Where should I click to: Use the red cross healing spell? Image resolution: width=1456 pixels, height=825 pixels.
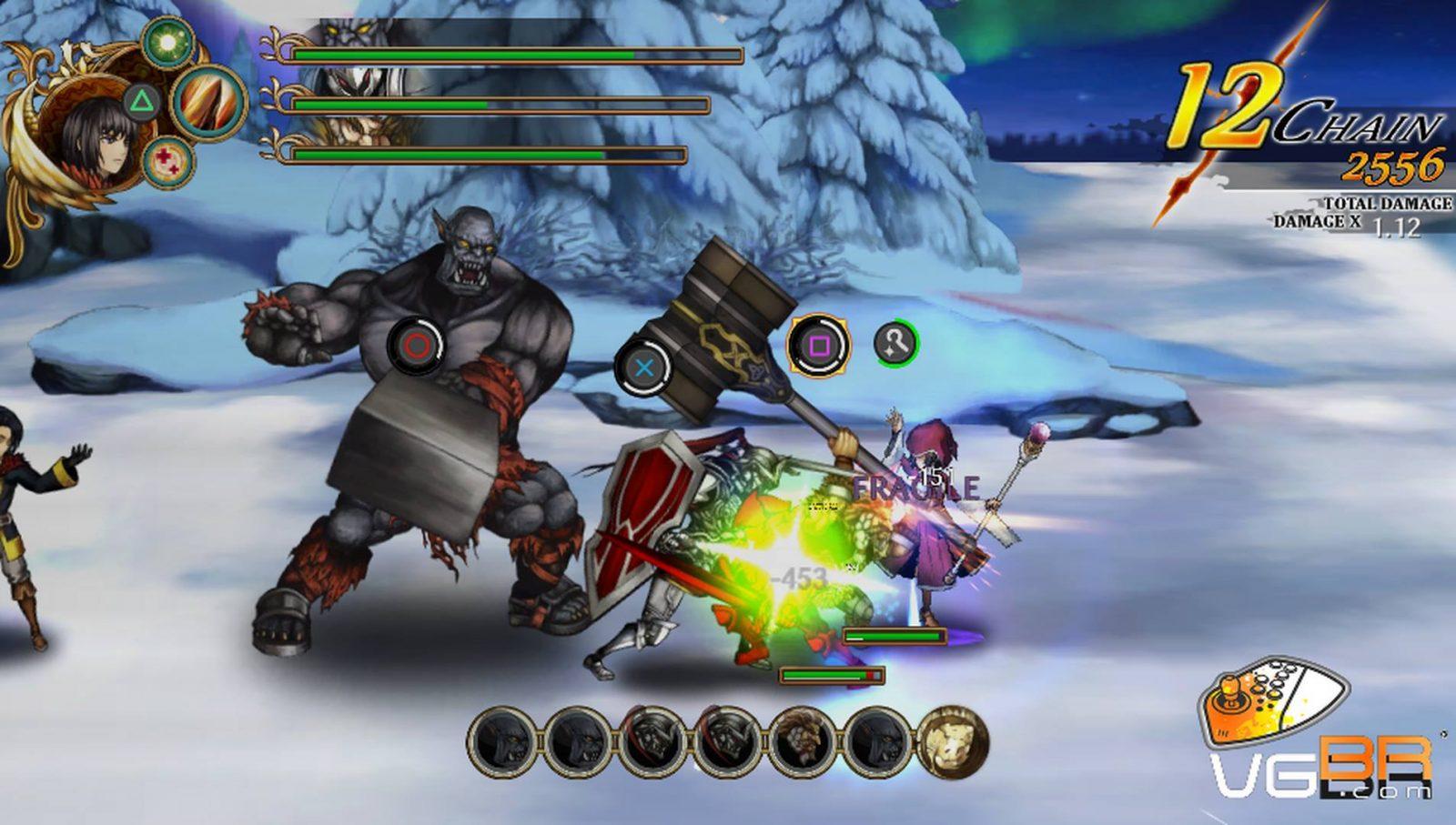click(168, 164)
